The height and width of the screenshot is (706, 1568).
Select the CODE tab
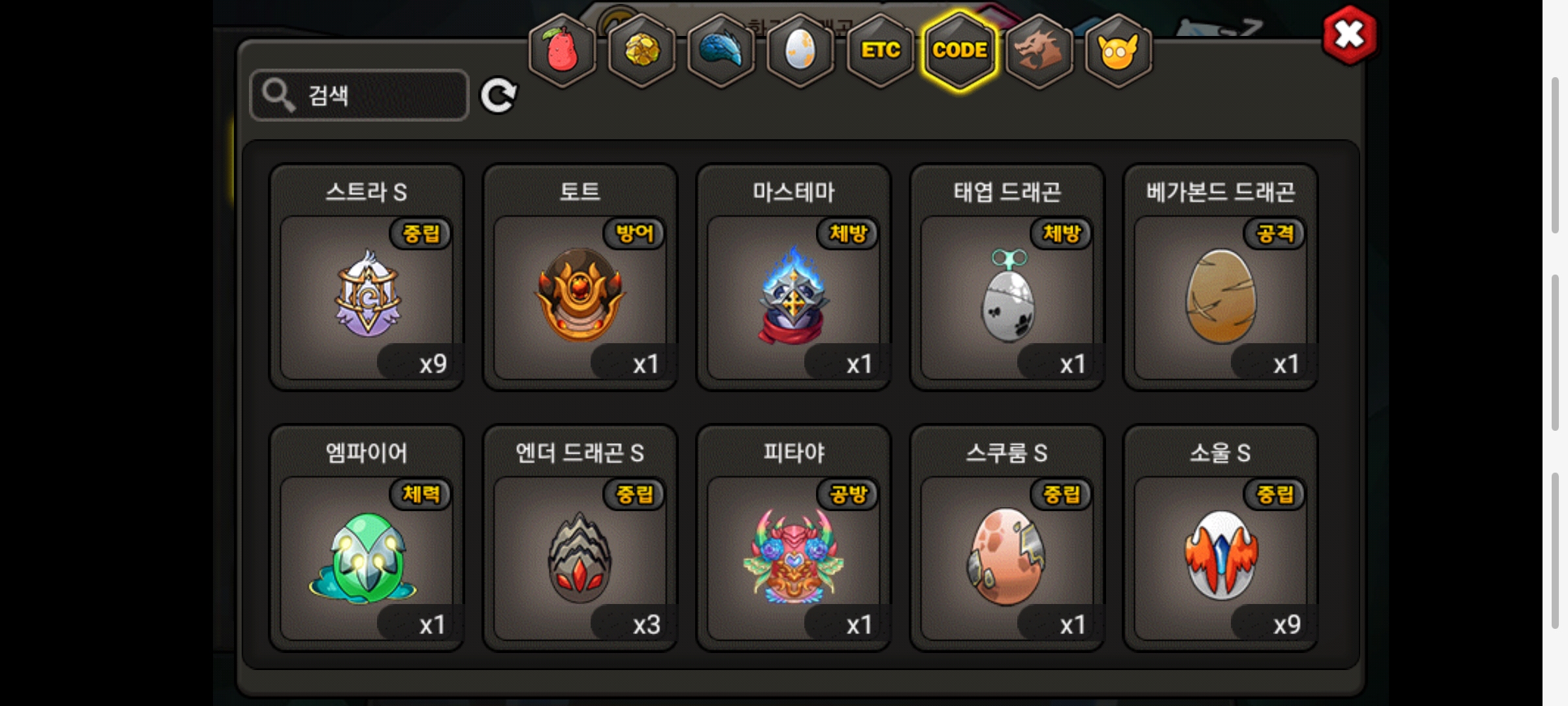point(960,50)
